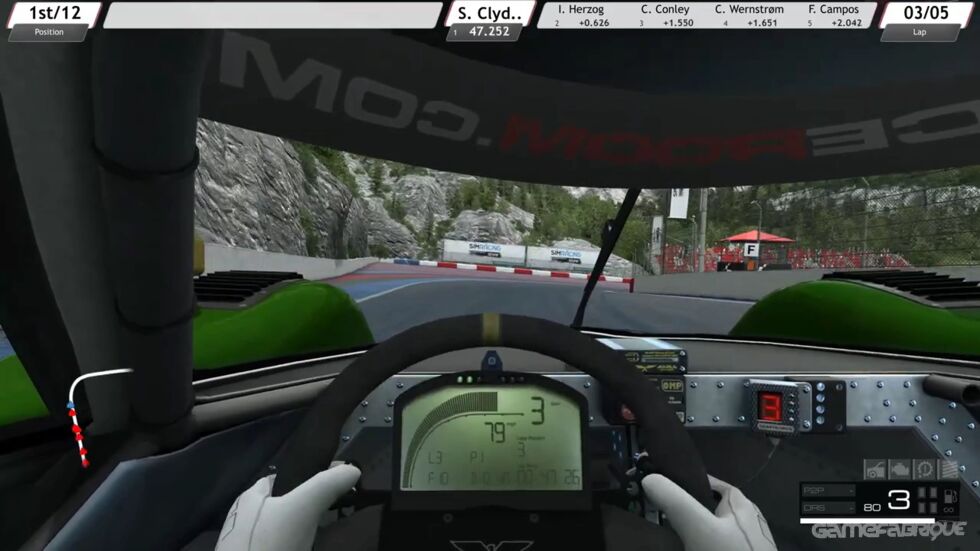The image size is (980, 551).
Task: Toggle the DRS indicator
Action: [x=827, y=507]
